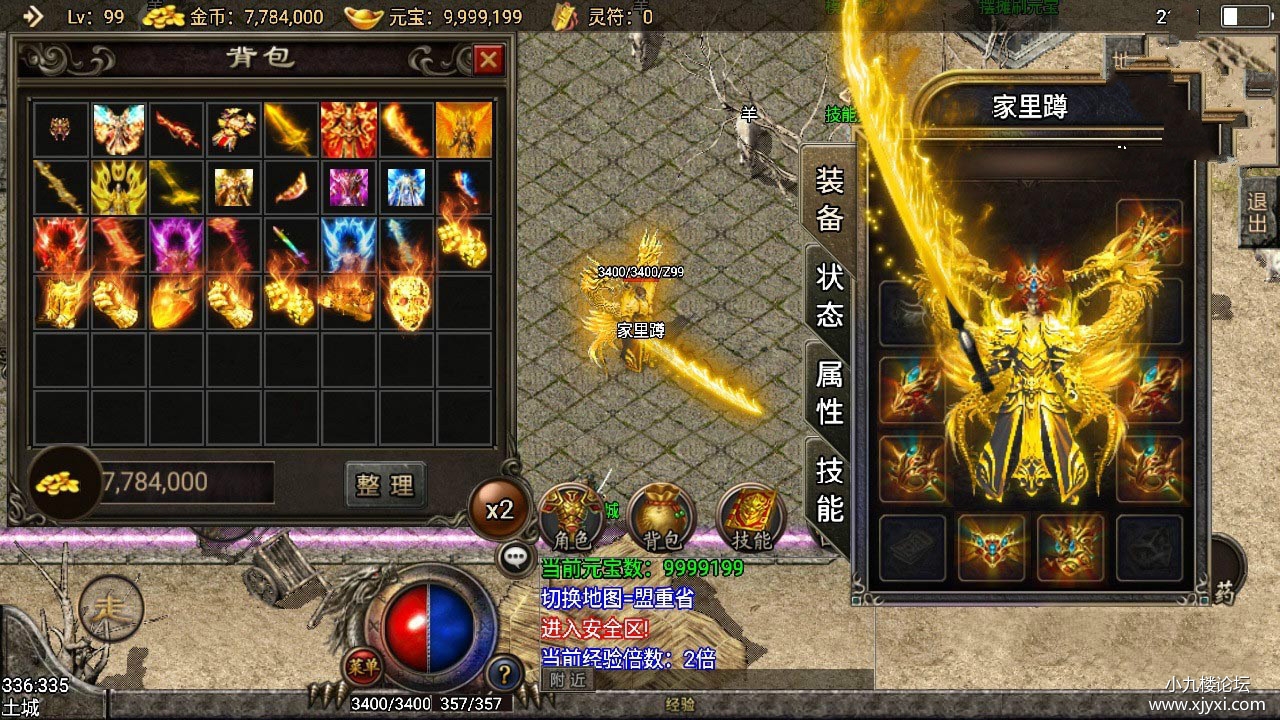The height and width of the screenshot is (720, 1280).
Task: Click the 整理 sort button
Action: click(385, 485)
